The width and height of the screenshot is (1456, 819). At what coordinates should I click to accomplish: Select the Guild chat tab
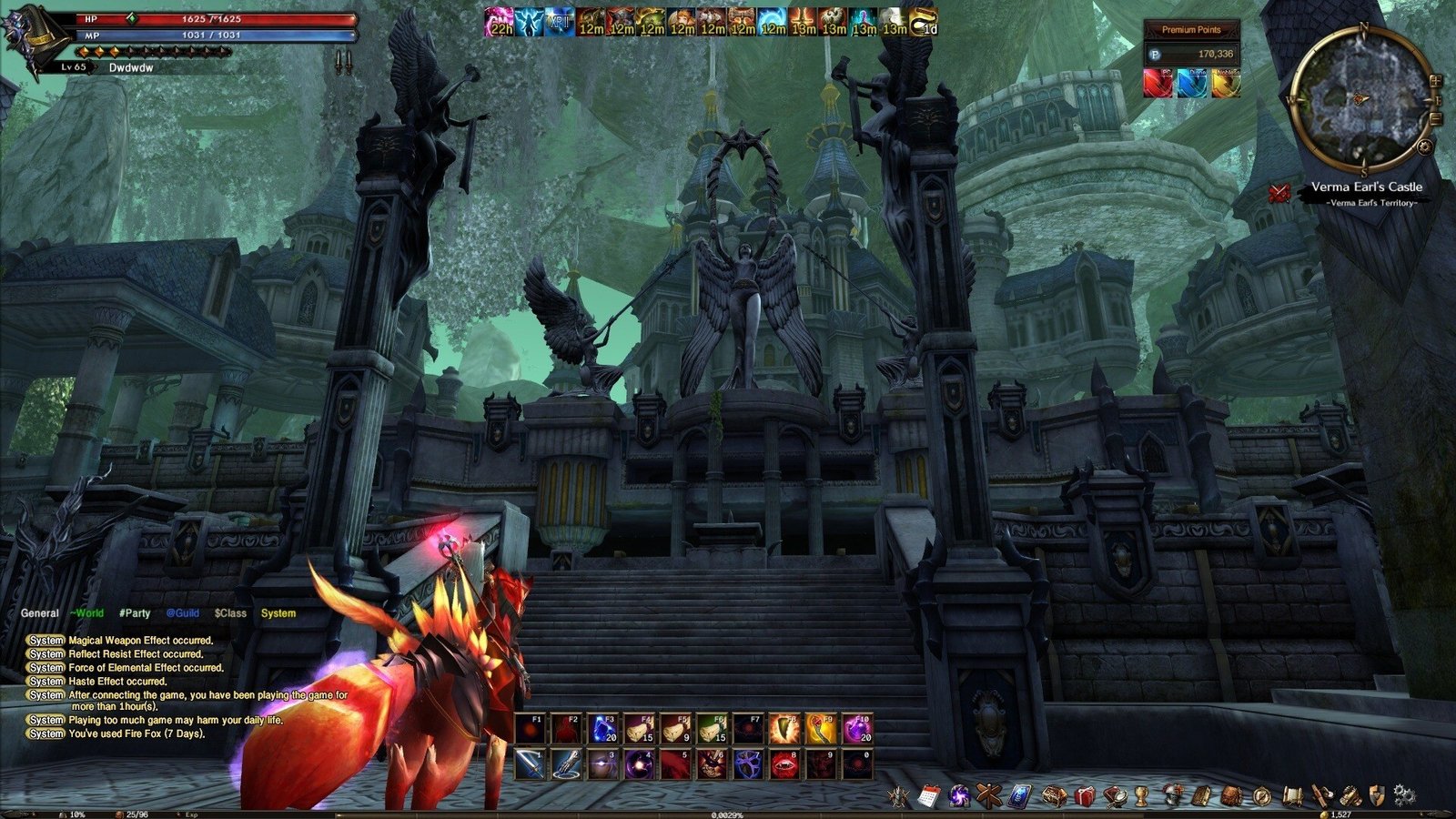[183, 613]
